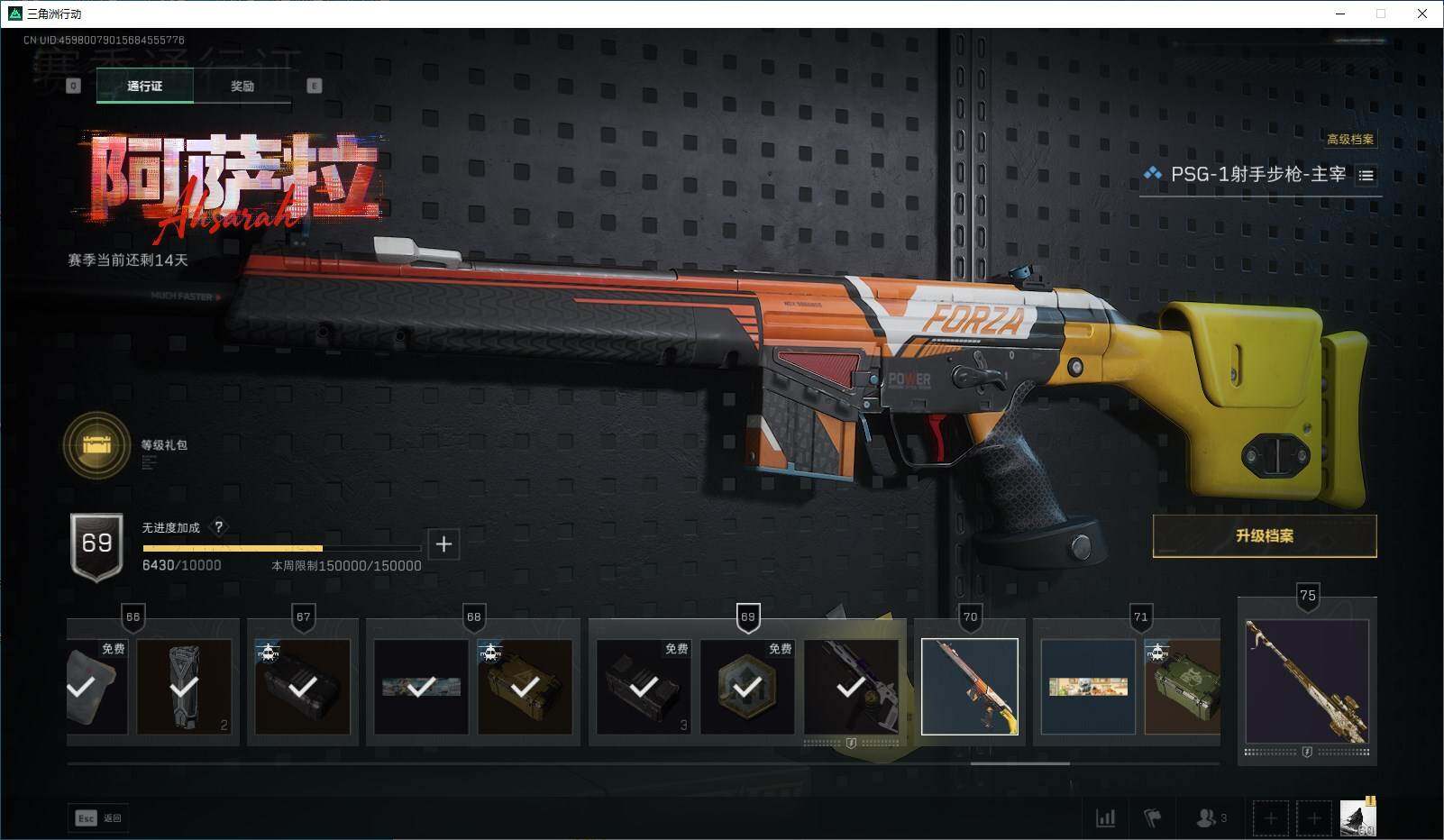This screenshot has width=1444, height=840.
Task: Show the 无进度加成 question mark help
Action: click(218, 527)
